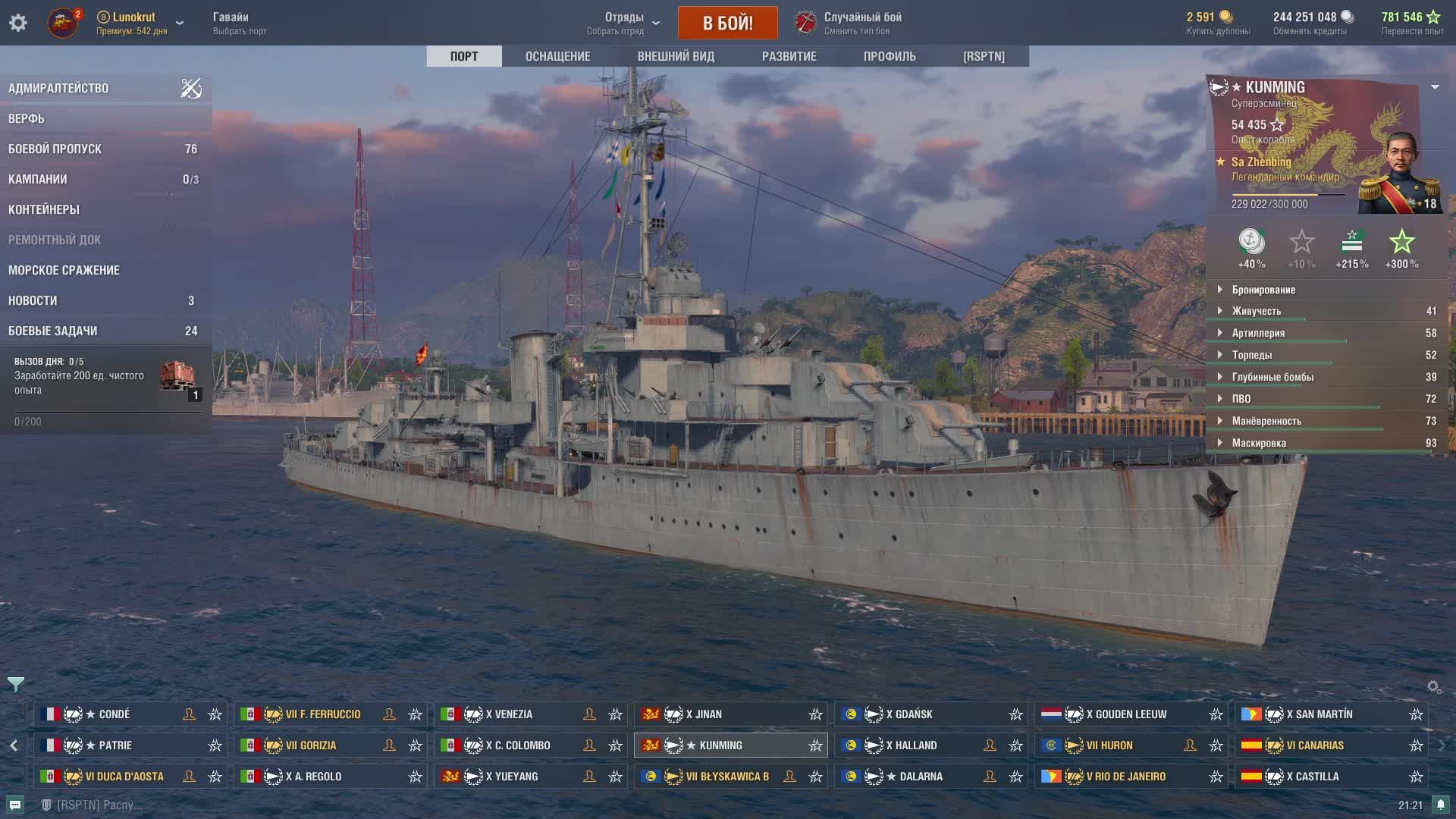
Task: Expand the Маскировка parameter row
Action: click(1259, 443)
